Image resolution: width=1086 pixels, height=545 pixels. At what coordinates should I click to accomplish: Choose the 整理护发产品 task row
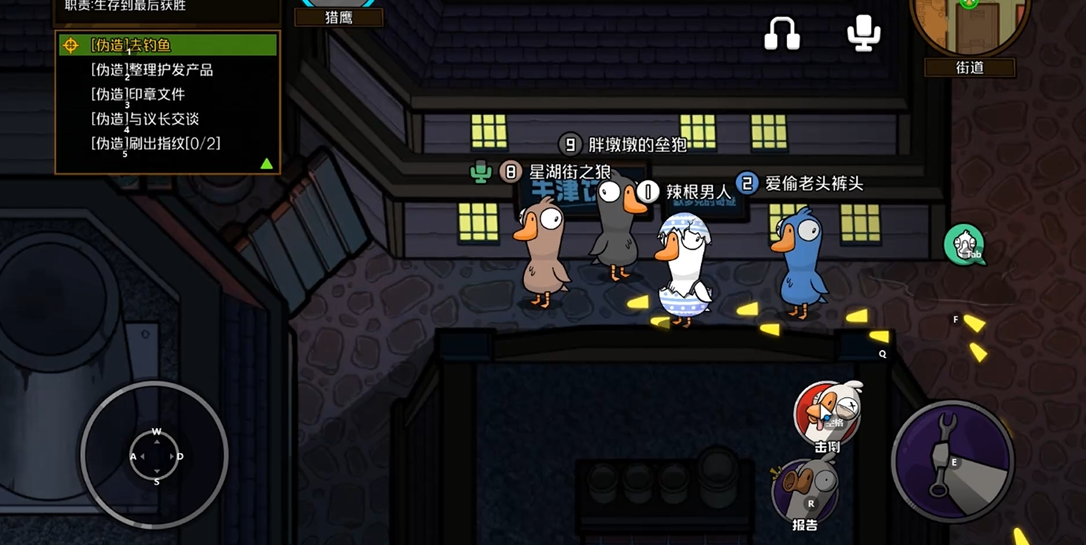tap(152, 70)
